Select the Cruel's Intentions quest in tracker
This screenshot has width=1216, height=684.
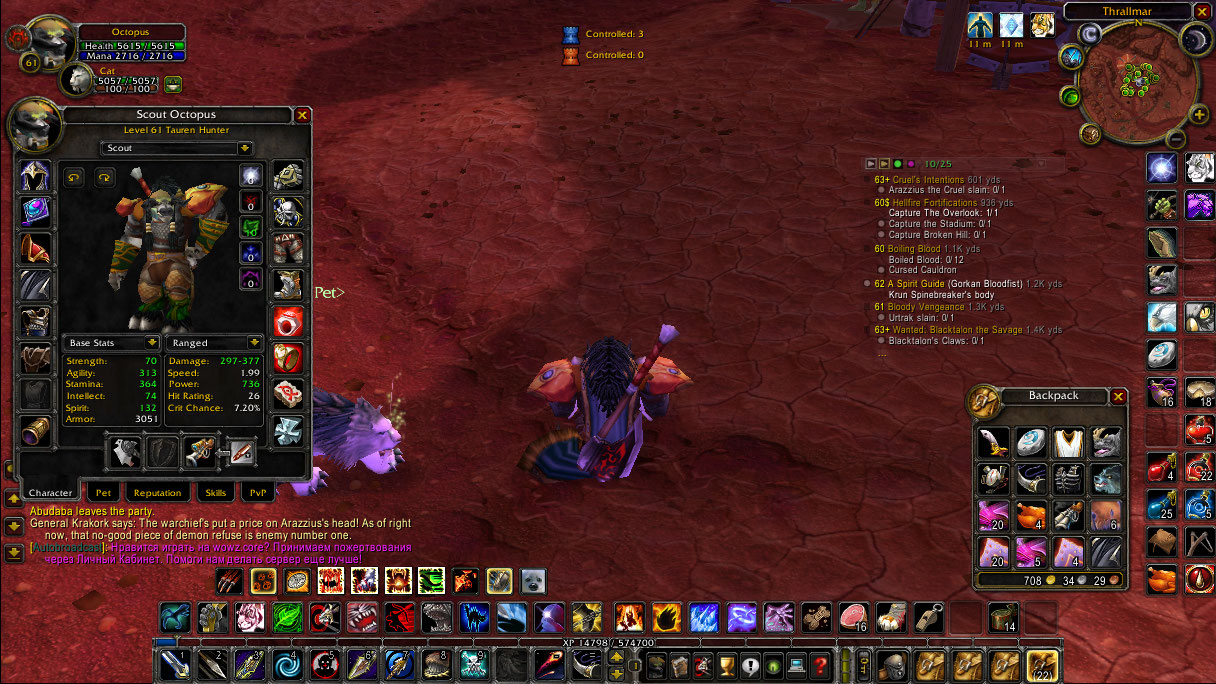pos(928,180)
